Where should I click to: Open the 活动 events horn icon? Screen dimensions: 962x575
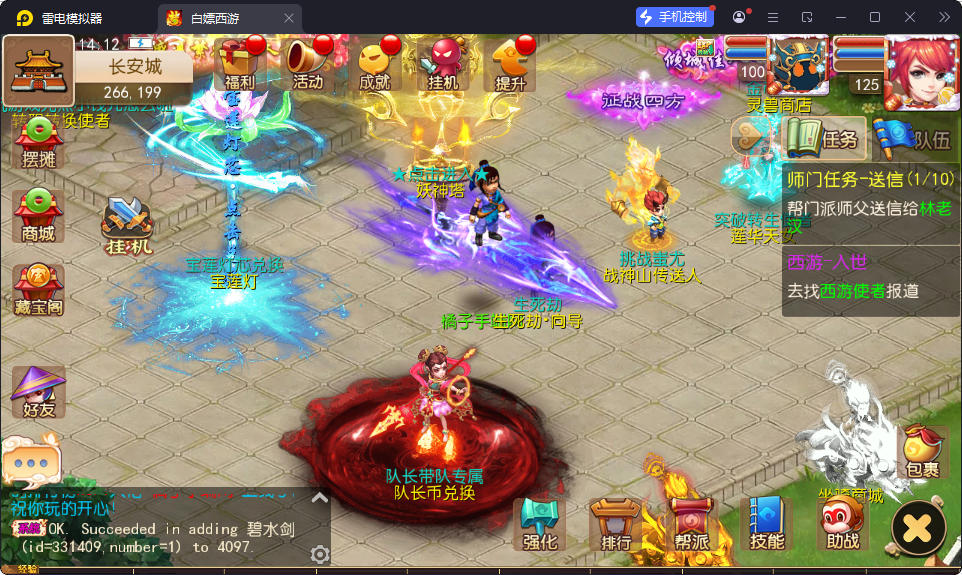point(307,65)
